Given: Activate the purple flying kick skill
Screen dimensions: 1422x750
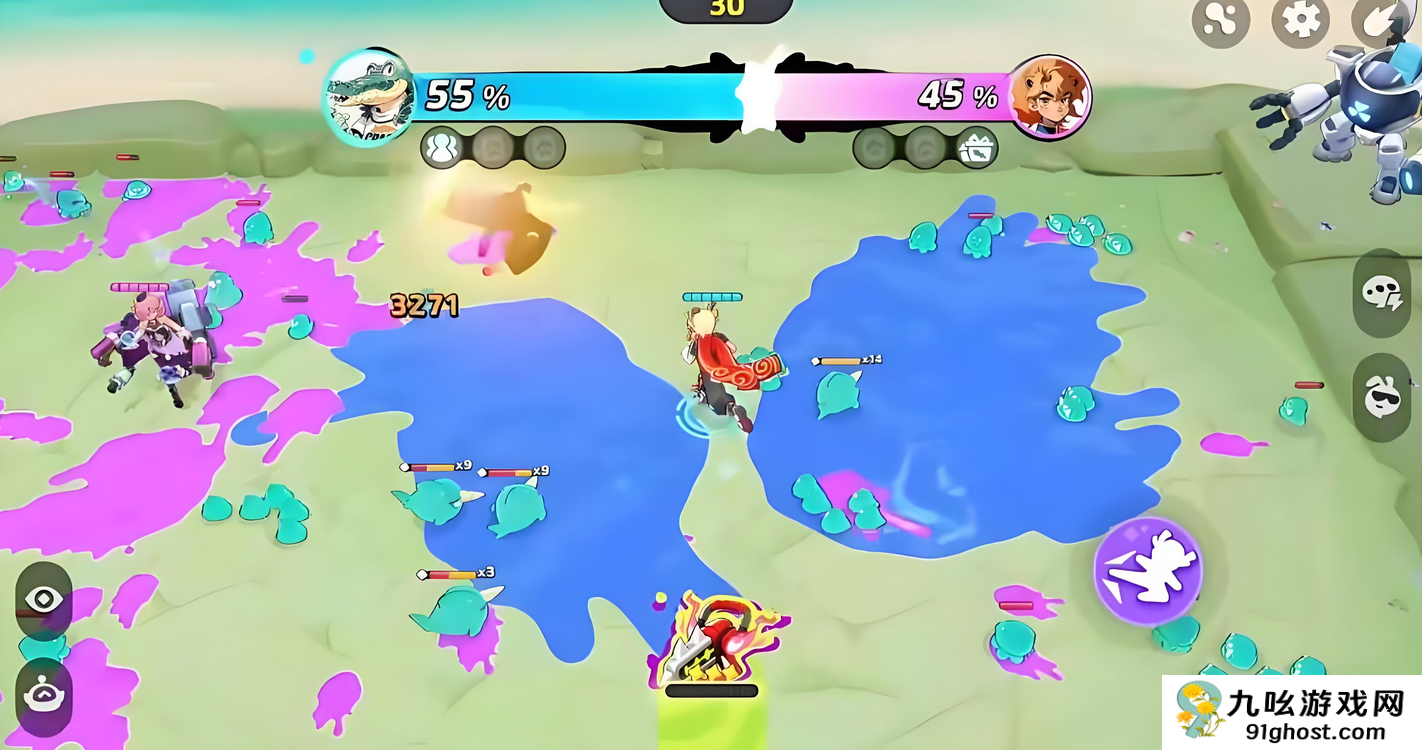Looking at the screenshot, I should click(x=1148, y=571).
